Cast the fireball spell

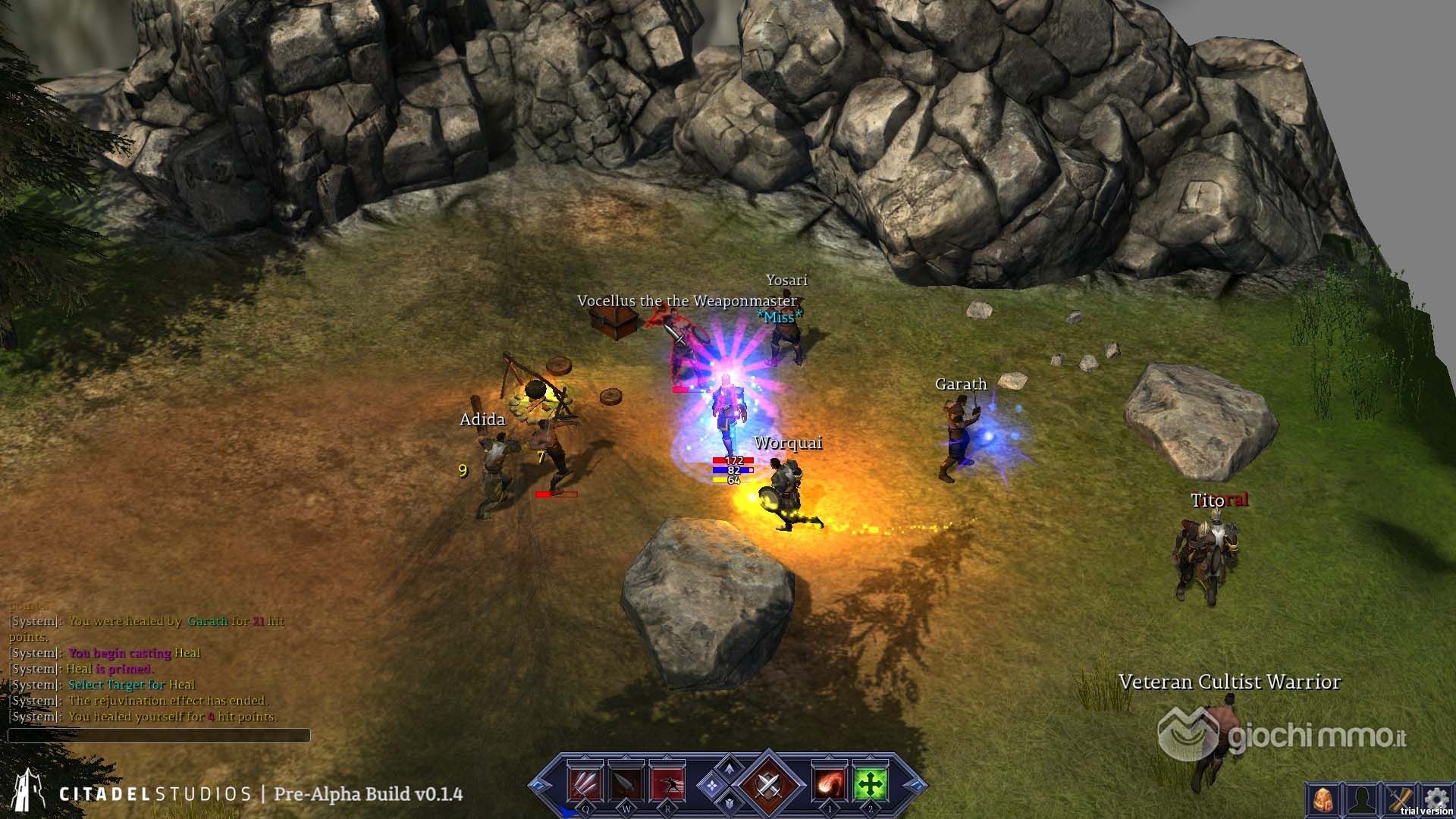click(x=830, y=783)
